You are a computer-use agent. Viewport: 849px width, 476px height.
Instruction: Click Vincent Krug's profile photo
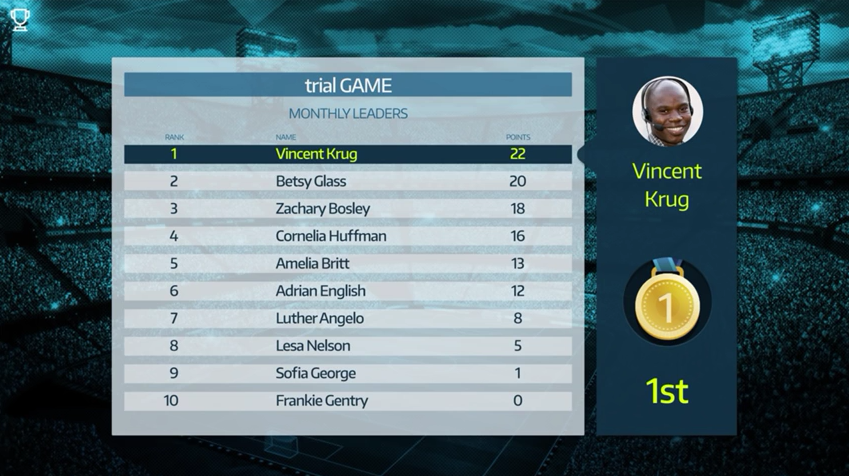point(667,111)
